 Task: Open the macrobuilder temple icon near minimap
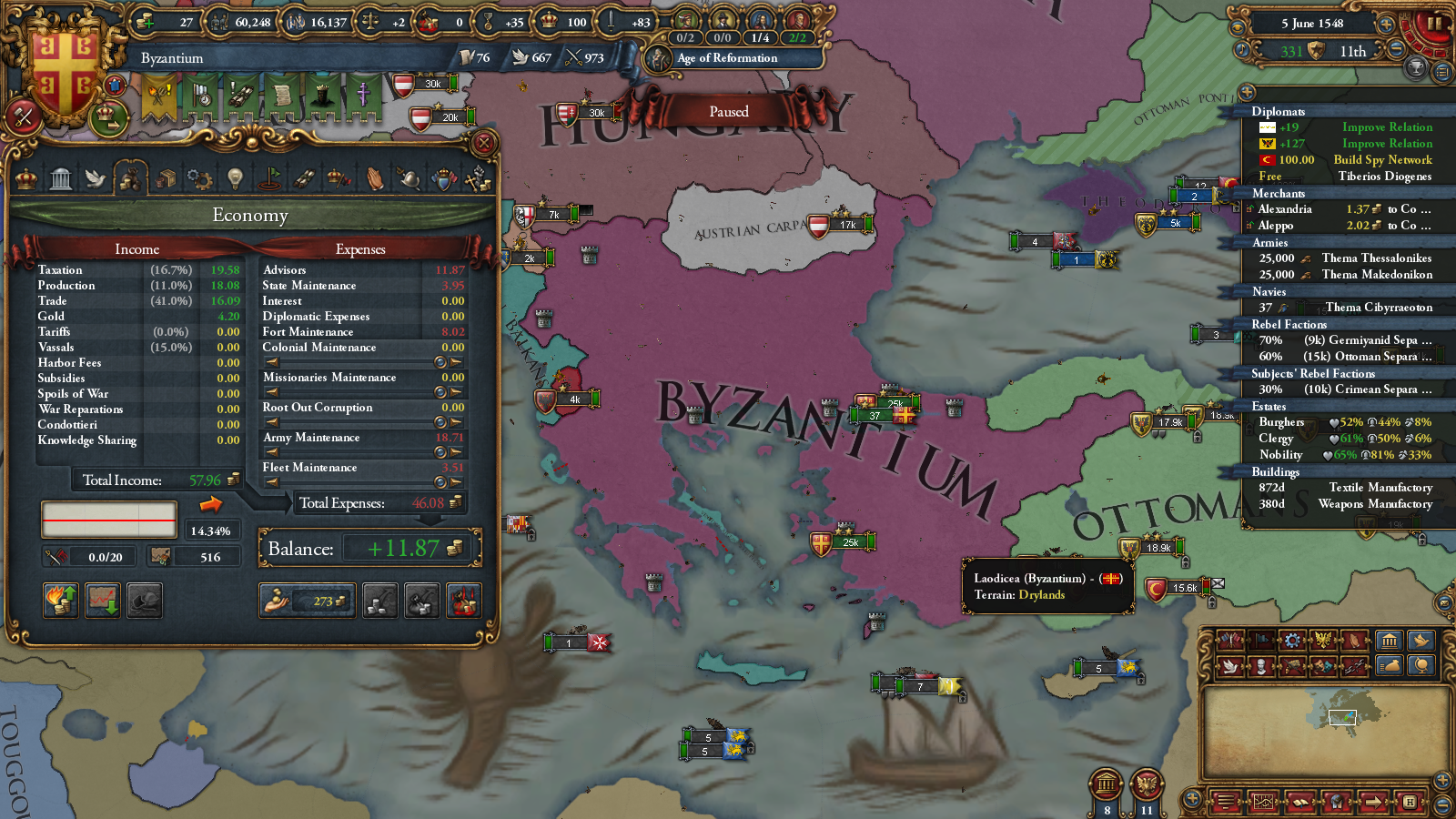[1390, 641]
